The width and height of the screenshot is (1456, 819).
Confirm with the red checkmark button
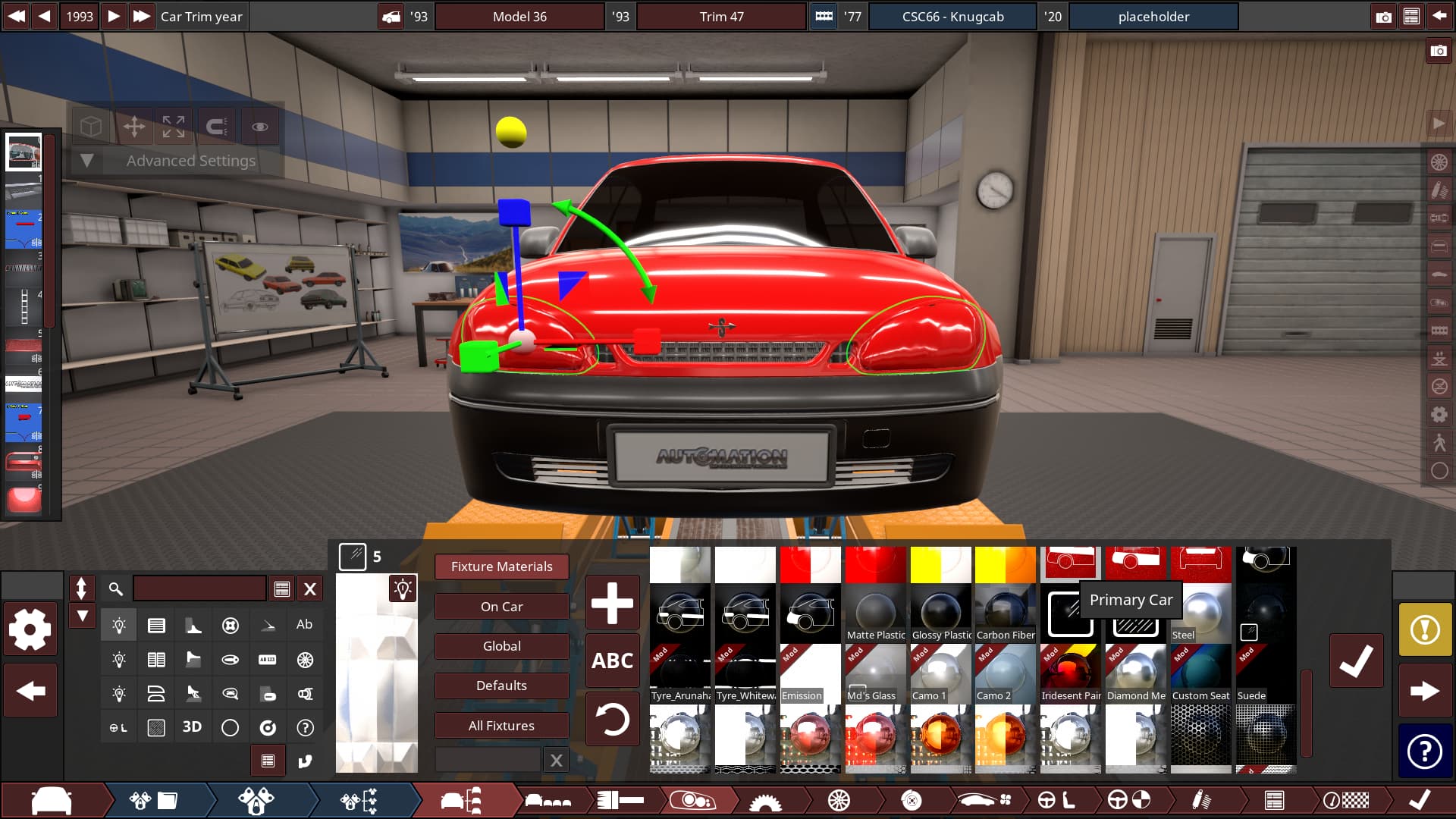pos(1356,661)
